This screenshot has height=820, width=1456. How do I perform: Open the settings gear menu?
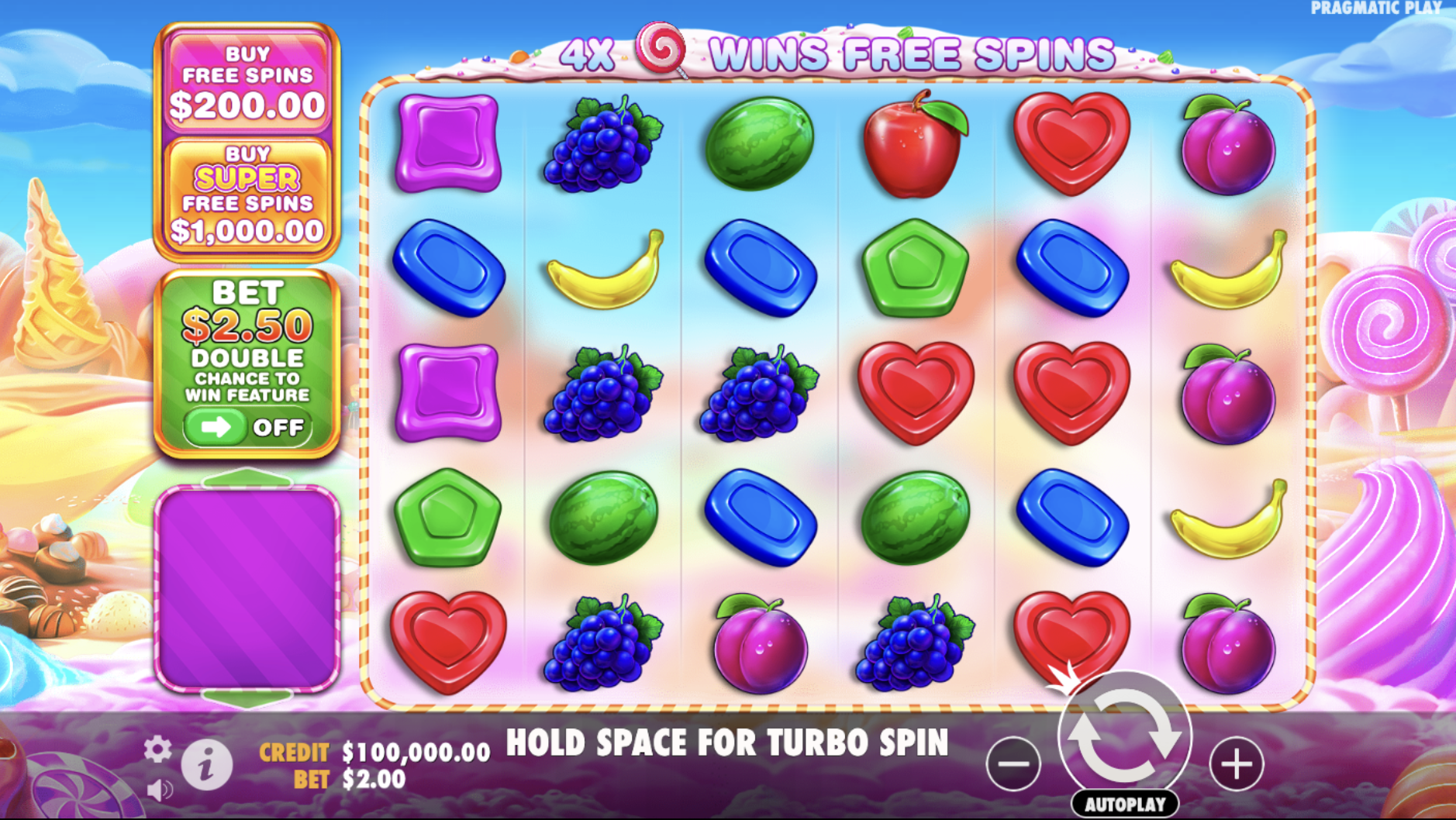158,749
